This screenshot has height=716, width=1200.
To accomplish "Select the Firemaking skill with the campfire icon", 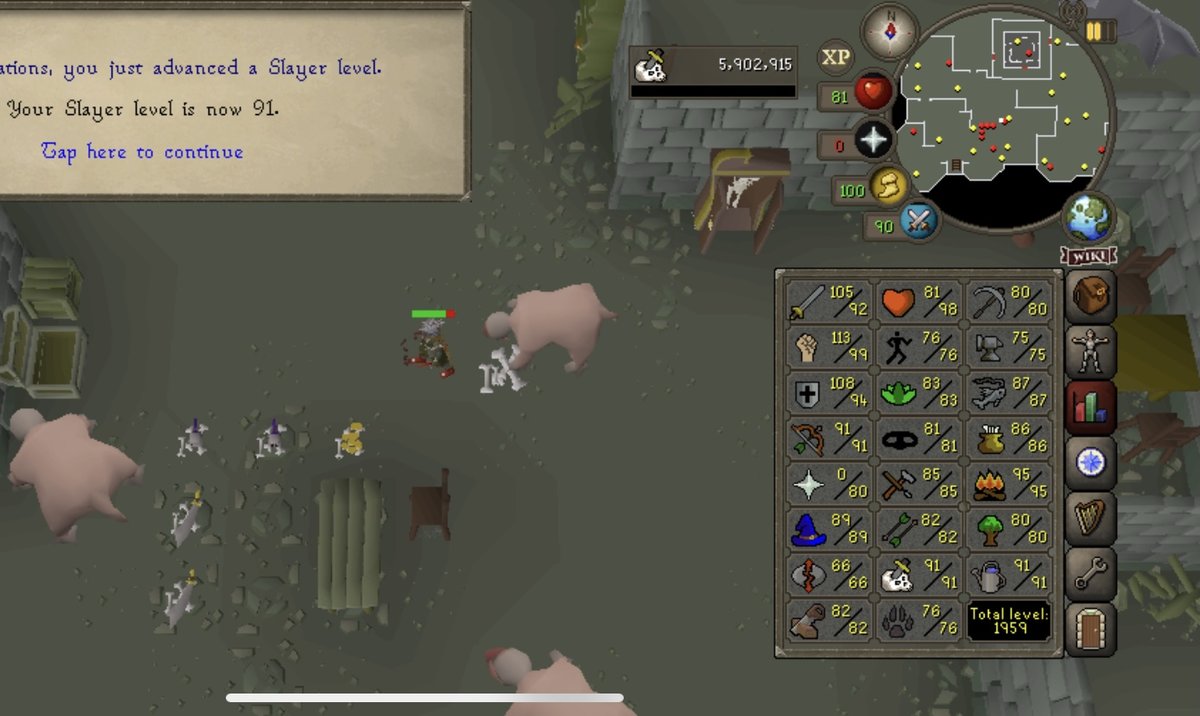I will [x=1008, y=485].
